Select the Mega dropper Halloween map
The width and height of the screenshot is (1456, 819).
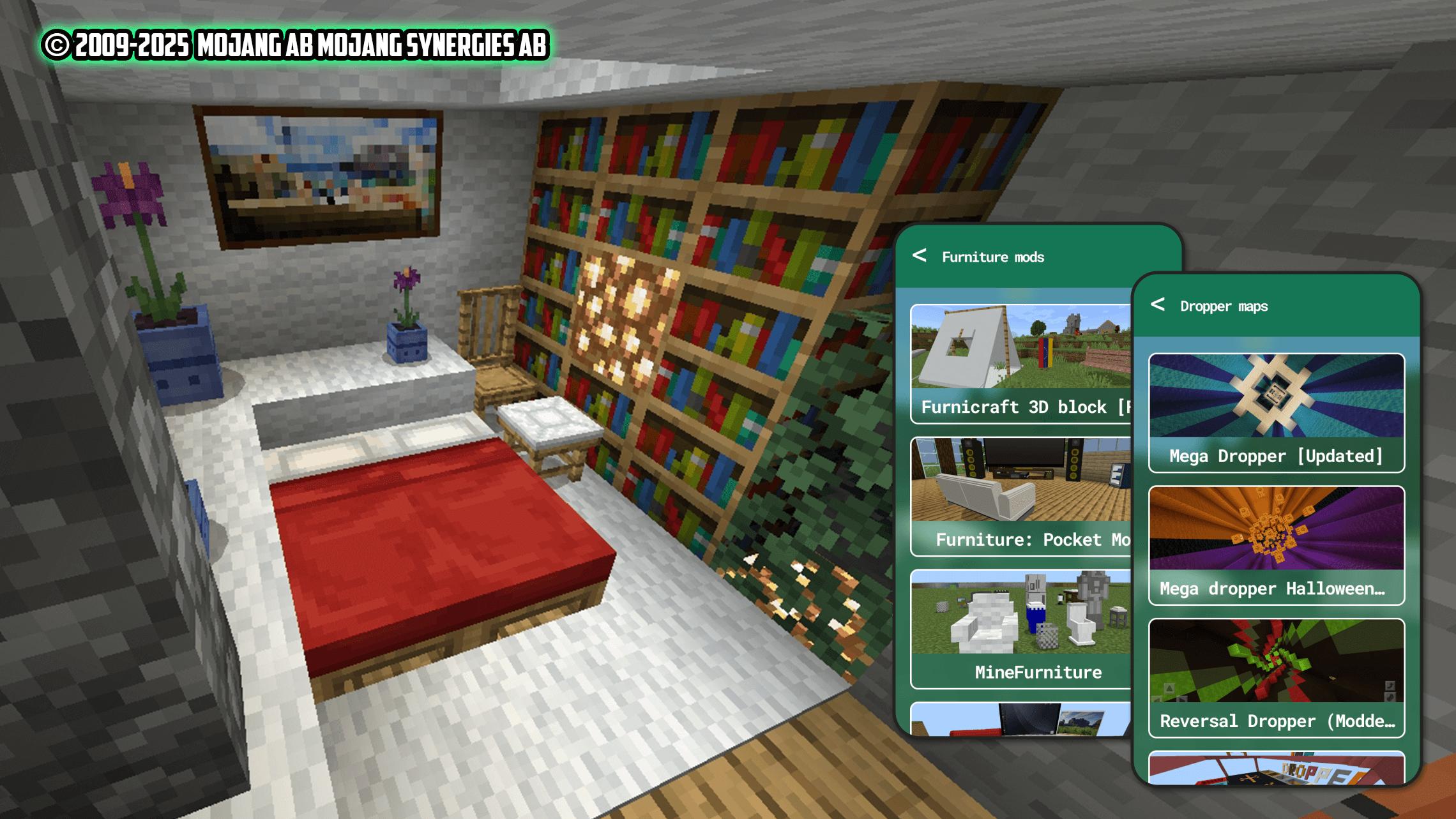coord(1276,546)
